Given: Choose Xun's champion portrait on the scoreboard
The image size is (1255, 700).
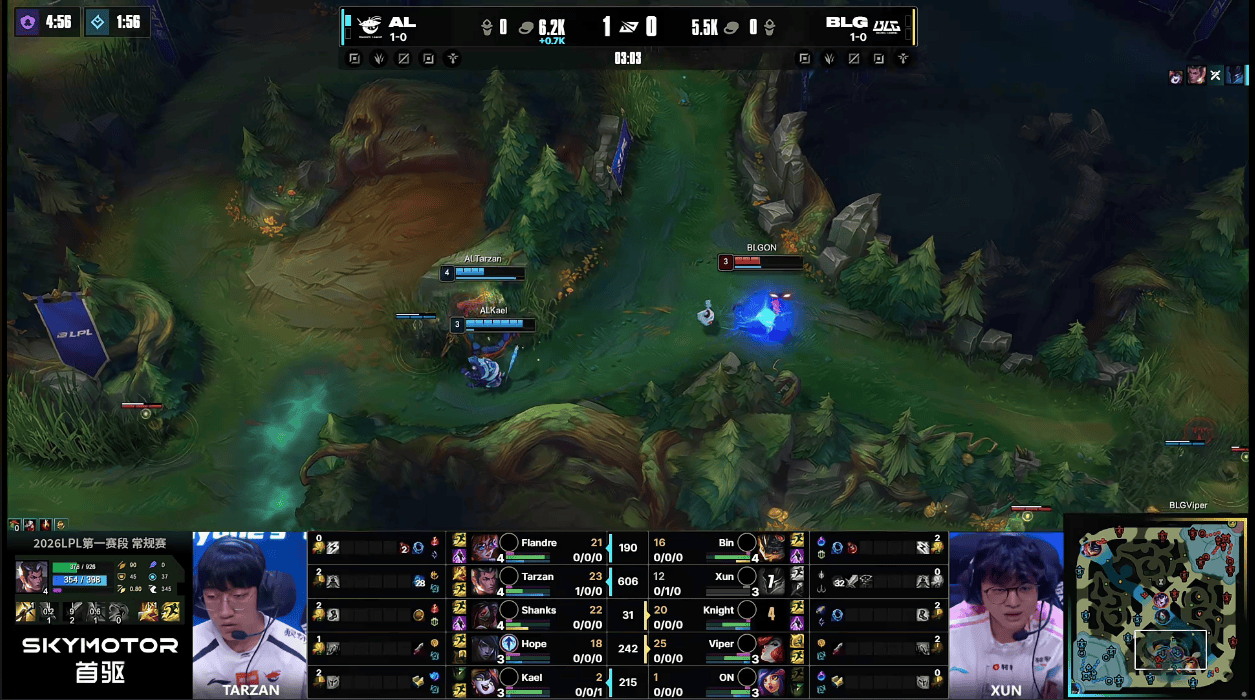Looking at the screenshot, I should tap(772, 581).
